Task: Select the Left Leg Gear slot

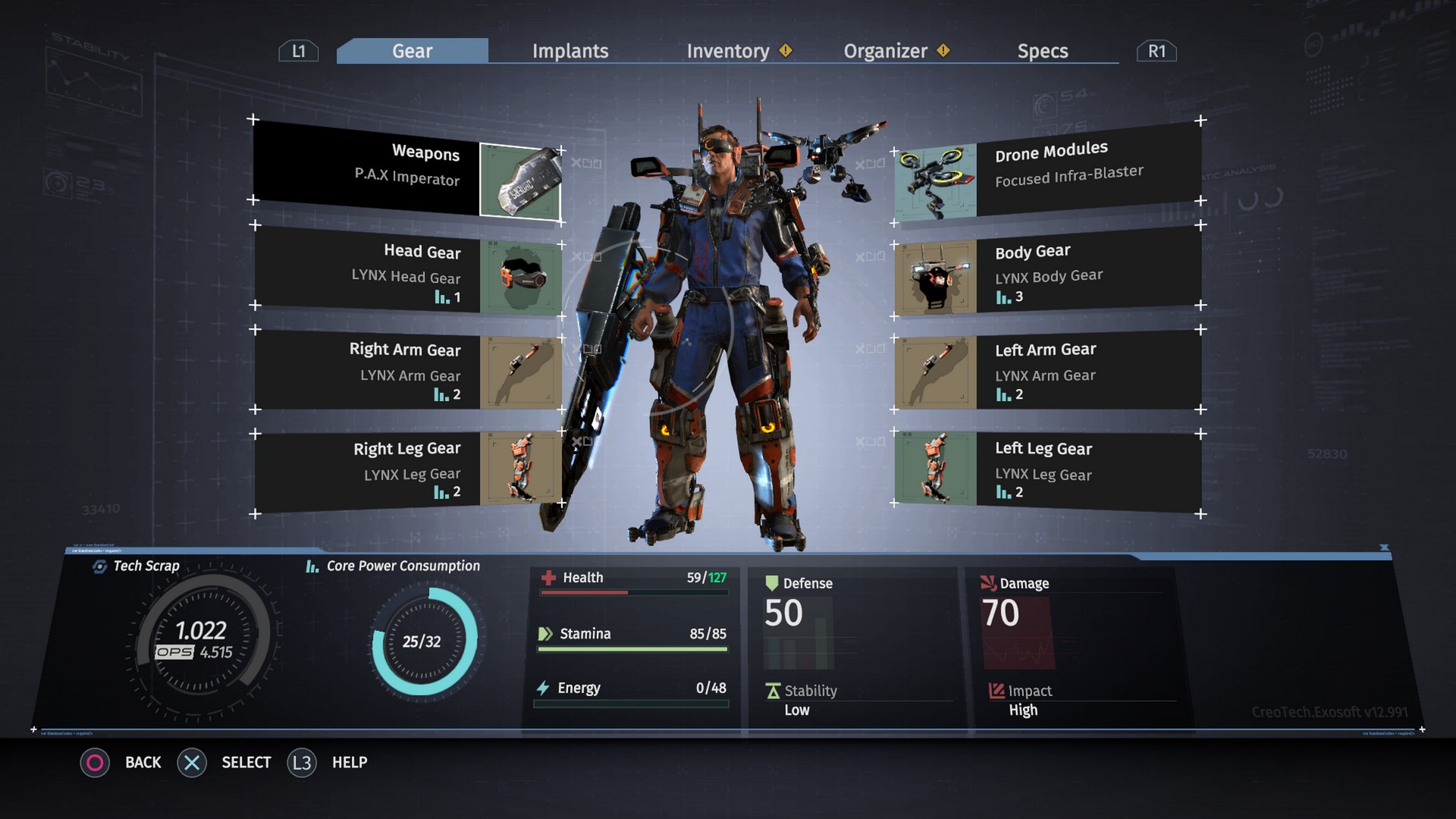Action: point(1048,469)
